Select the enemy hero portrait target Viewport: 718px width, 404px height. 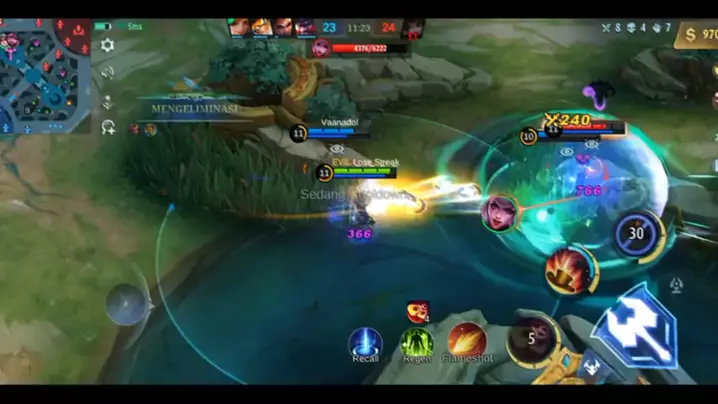pyautogui.click(x=498, y=213)
